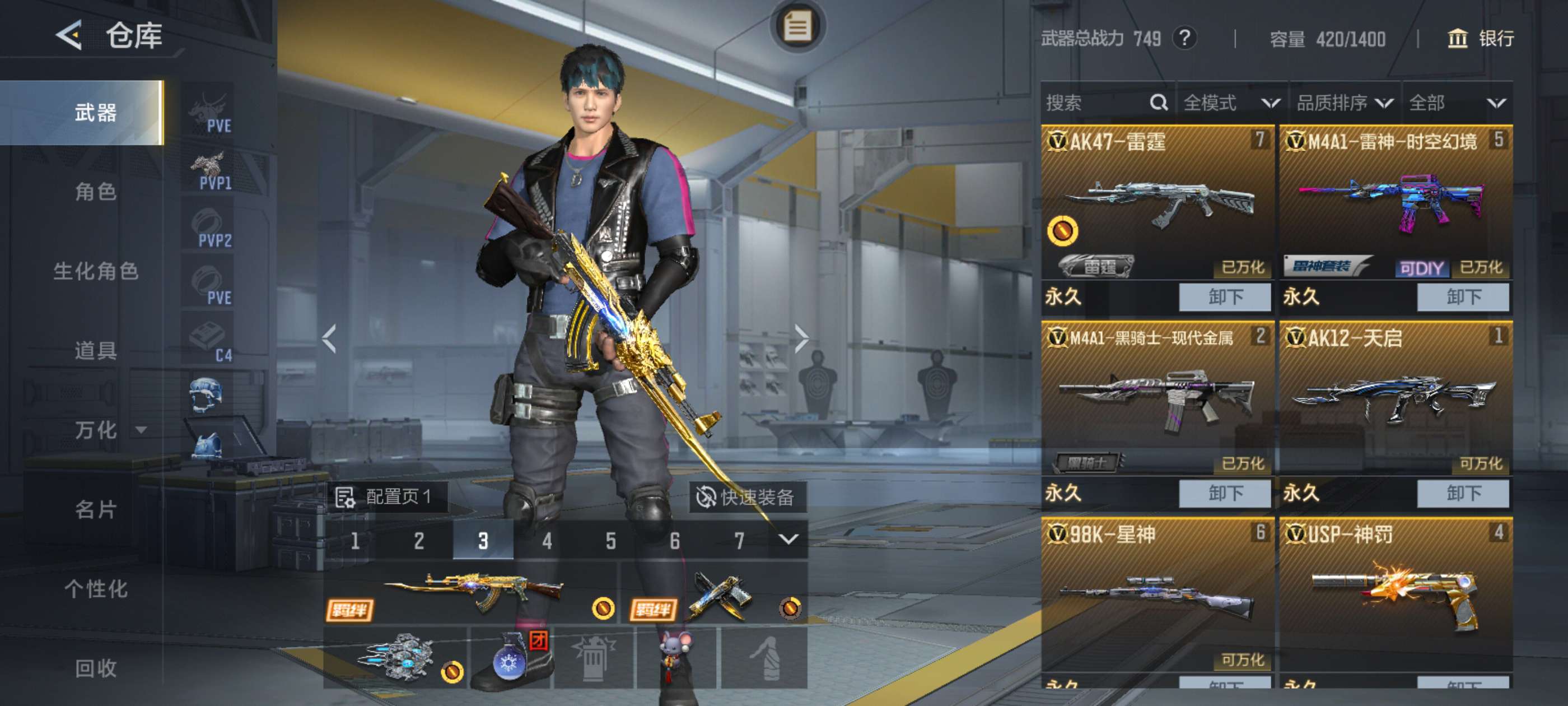Switch to the 角色 character tab
The image size is (1568, 706).
[x=96, y=192]
